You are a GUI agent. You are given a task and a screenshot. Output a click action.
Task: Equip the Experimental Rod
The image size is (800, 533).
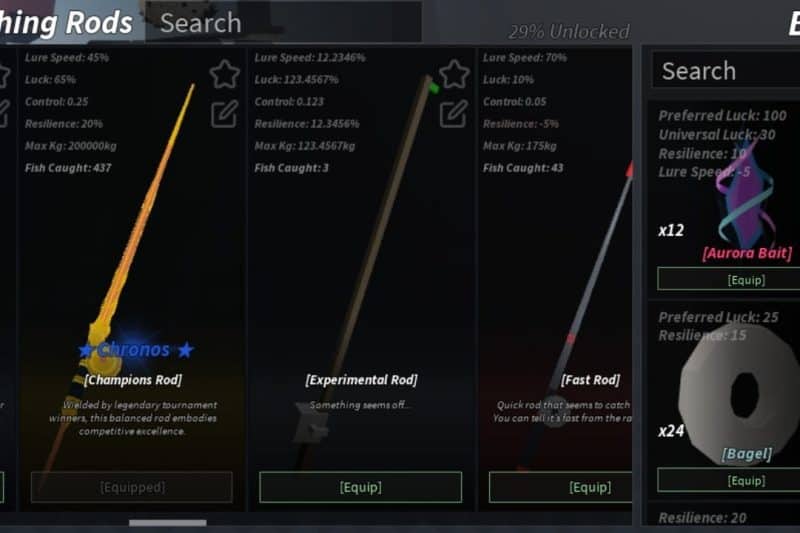click(360, 487)
